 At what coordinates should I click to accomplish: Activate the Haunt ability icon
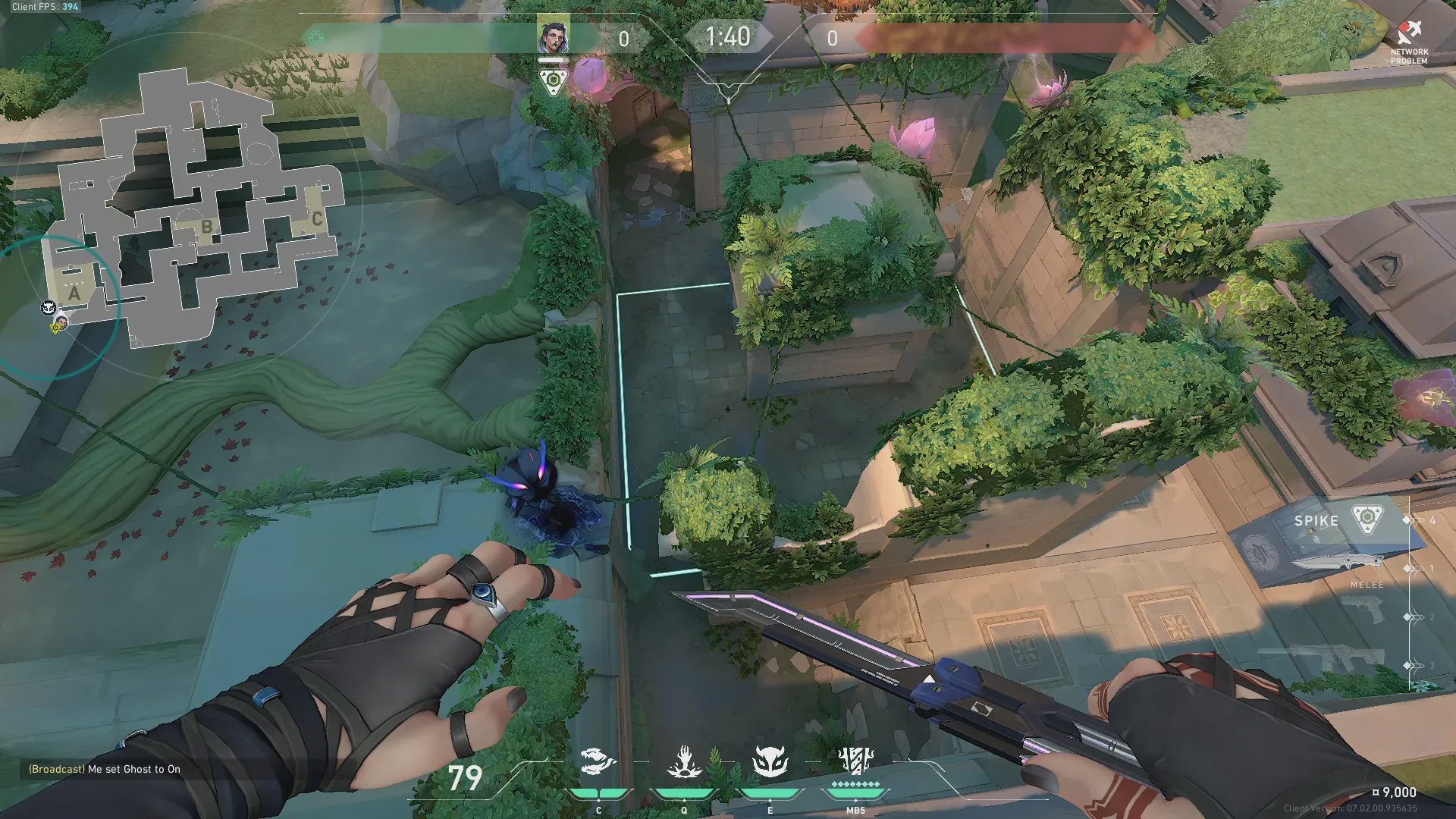770,761
